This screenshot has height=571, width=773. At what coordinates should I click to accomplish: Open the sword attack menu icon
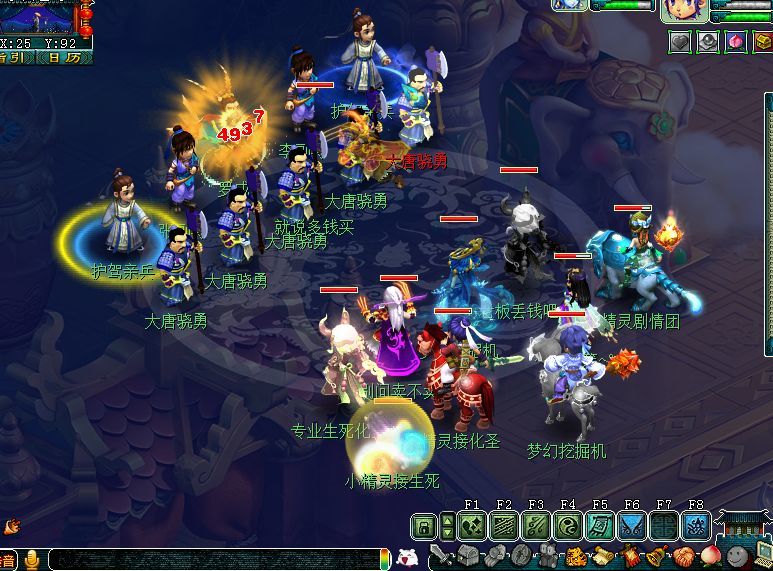pos(443,556)
